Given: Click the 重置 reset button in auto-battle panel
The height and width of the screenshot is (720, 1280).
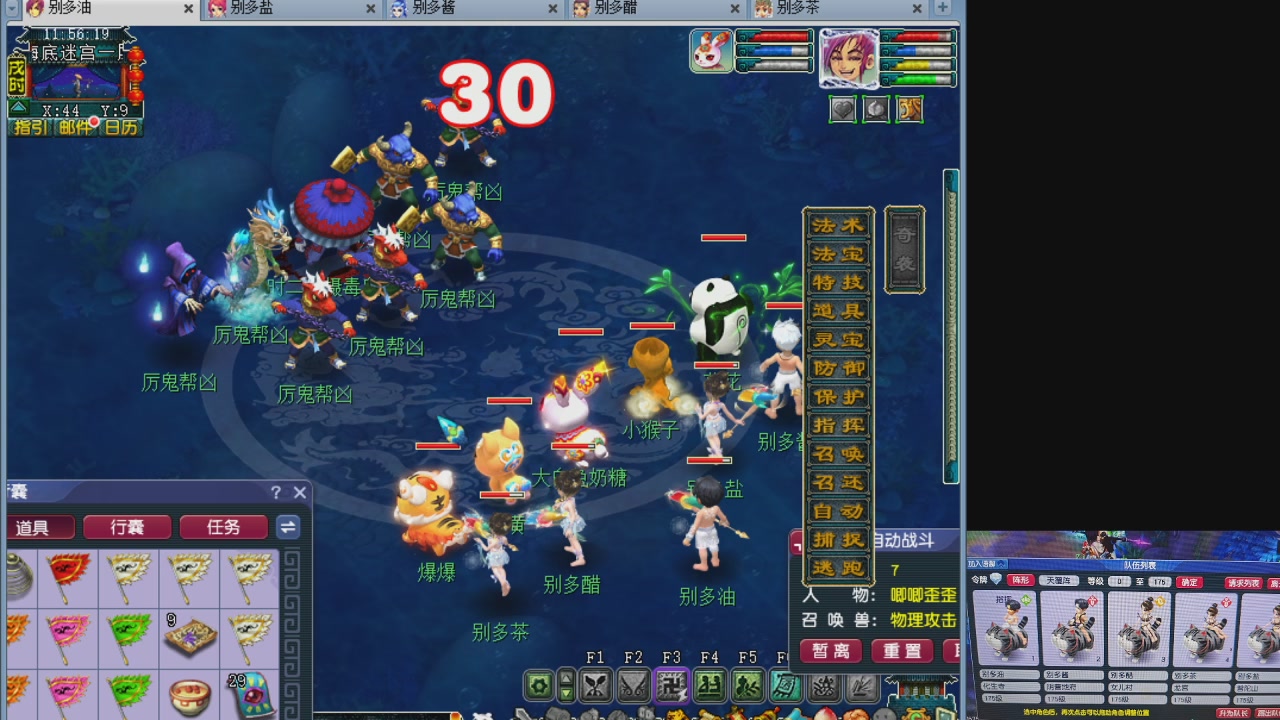Looking at the screenshot, I should point(900,651).
